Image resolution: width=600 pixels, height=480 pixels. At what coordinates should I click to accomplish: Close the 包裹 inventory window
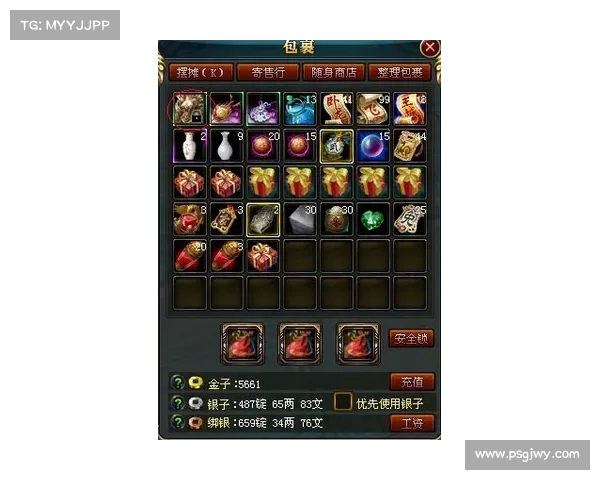430,47
